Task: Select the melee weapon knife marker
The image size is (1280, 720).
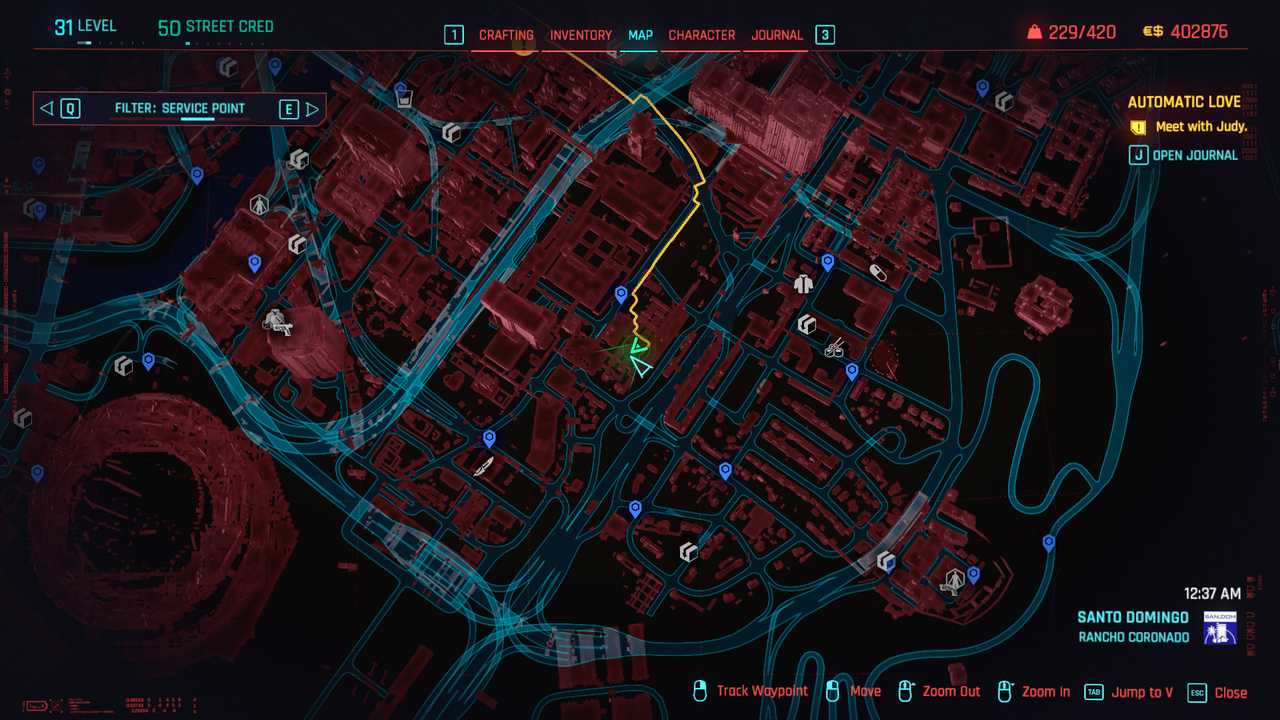Action: point(485,466)
